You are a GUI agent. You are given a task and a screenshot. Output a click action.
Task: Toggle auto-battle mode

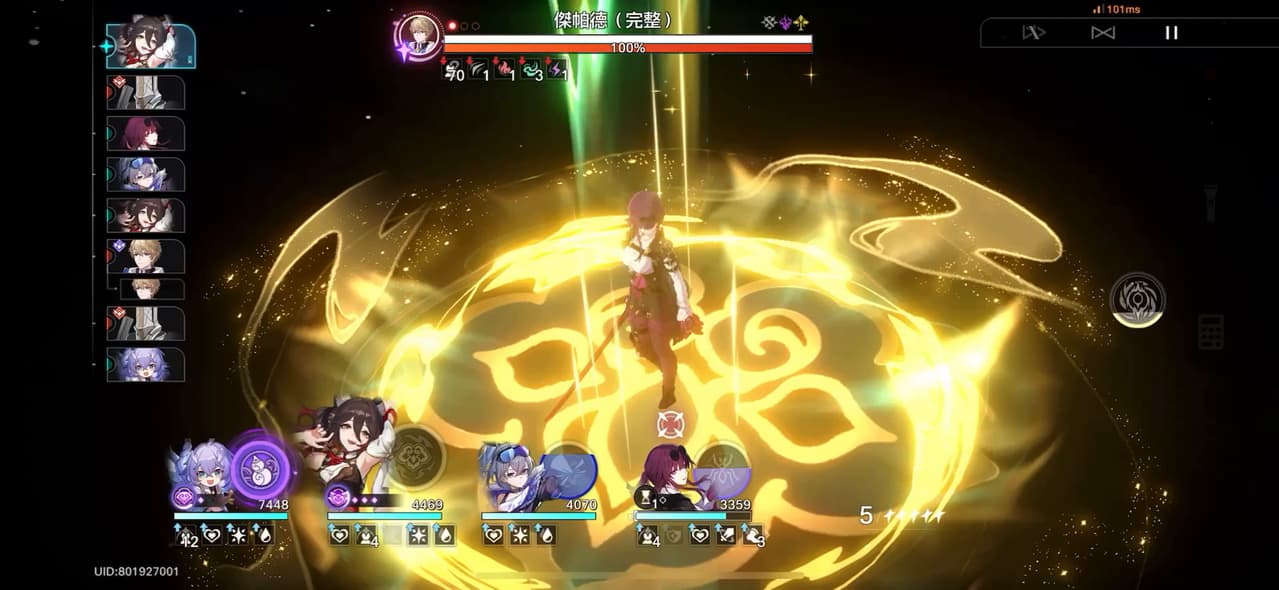coord(1102,33)
